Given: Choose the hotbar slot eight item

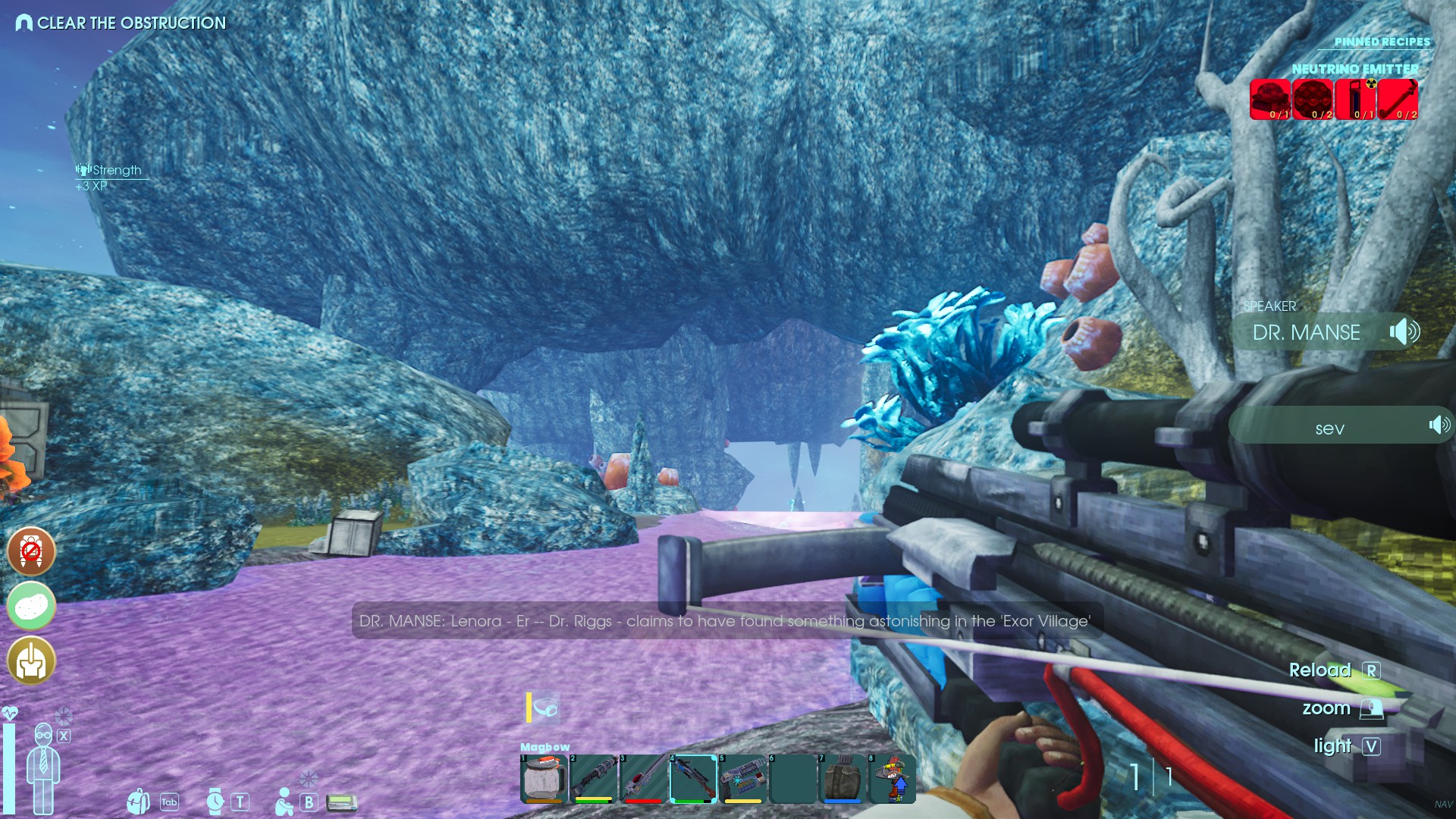Looking at the screenshot, I should (x=893, y=779).
